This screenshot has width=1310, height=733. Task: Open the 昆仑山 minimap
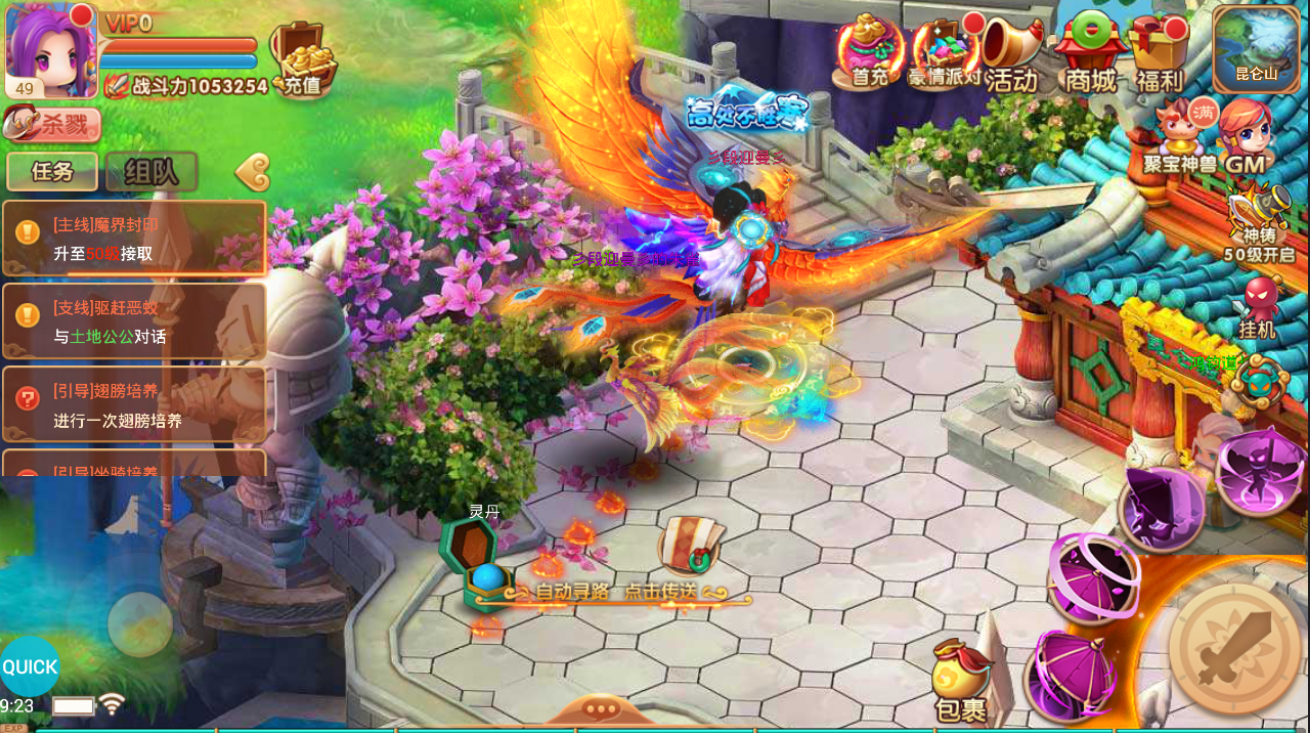pyautogui.click(x=1256, y=47)
